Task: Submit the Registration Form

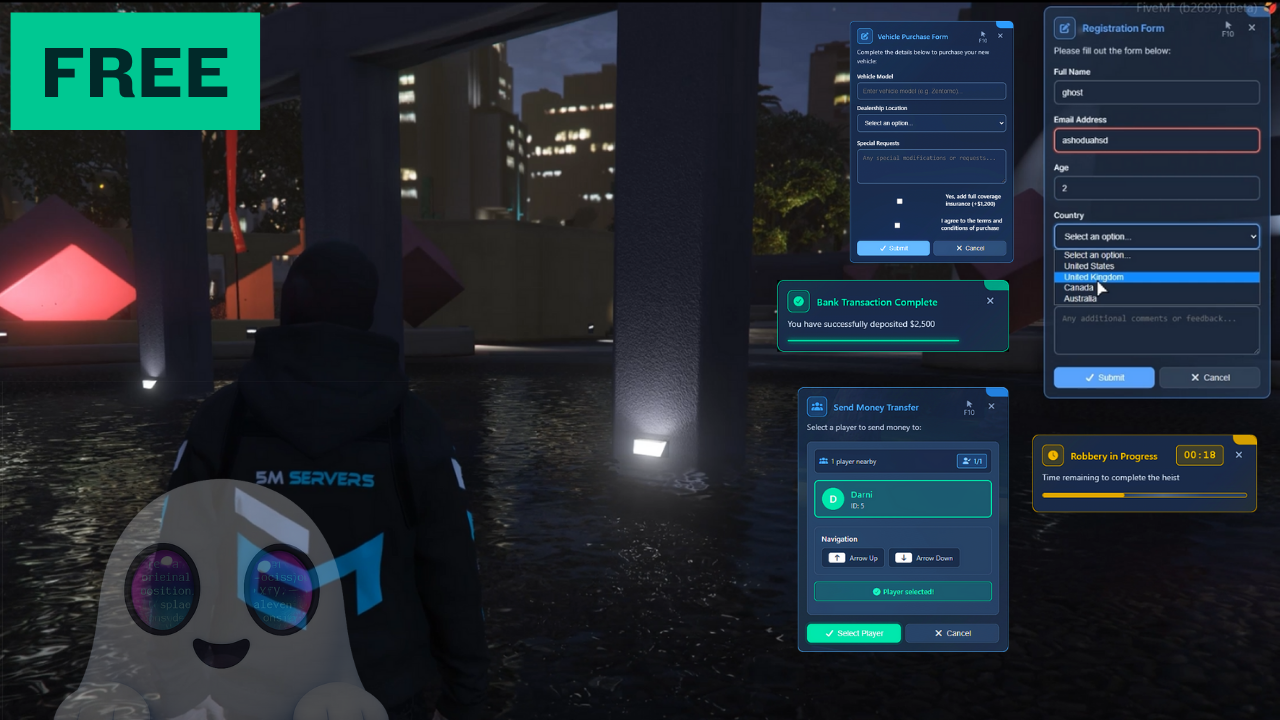Action: [1104, 377]
